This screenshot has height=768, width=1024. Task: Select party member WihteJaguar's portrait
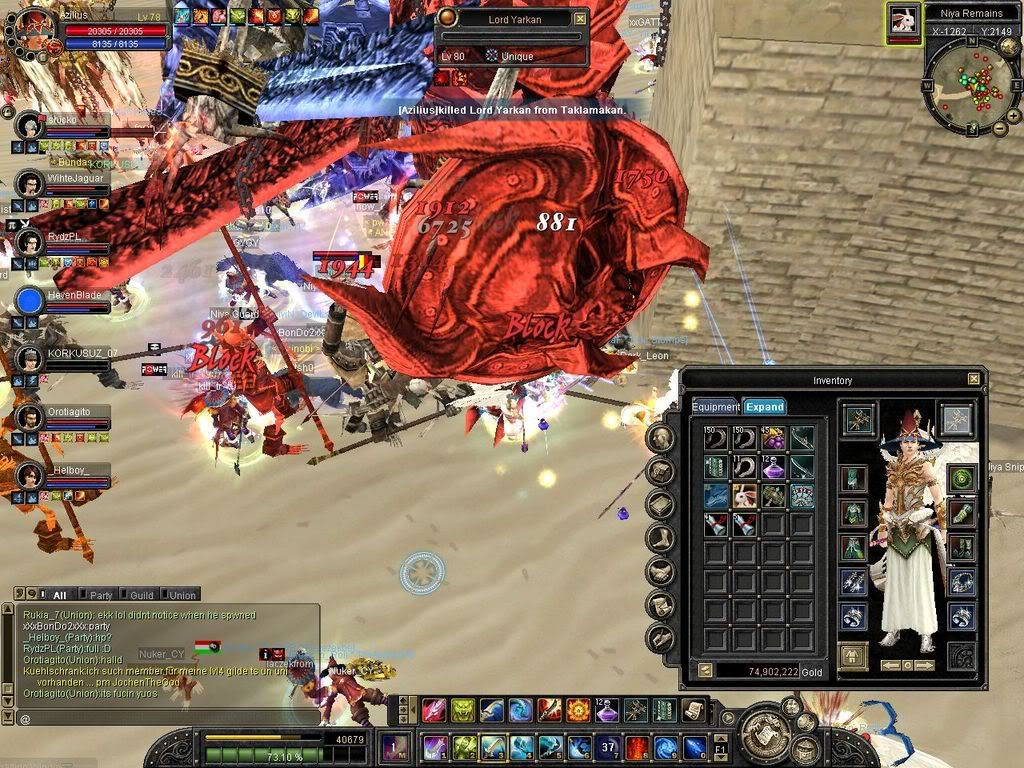31,184
